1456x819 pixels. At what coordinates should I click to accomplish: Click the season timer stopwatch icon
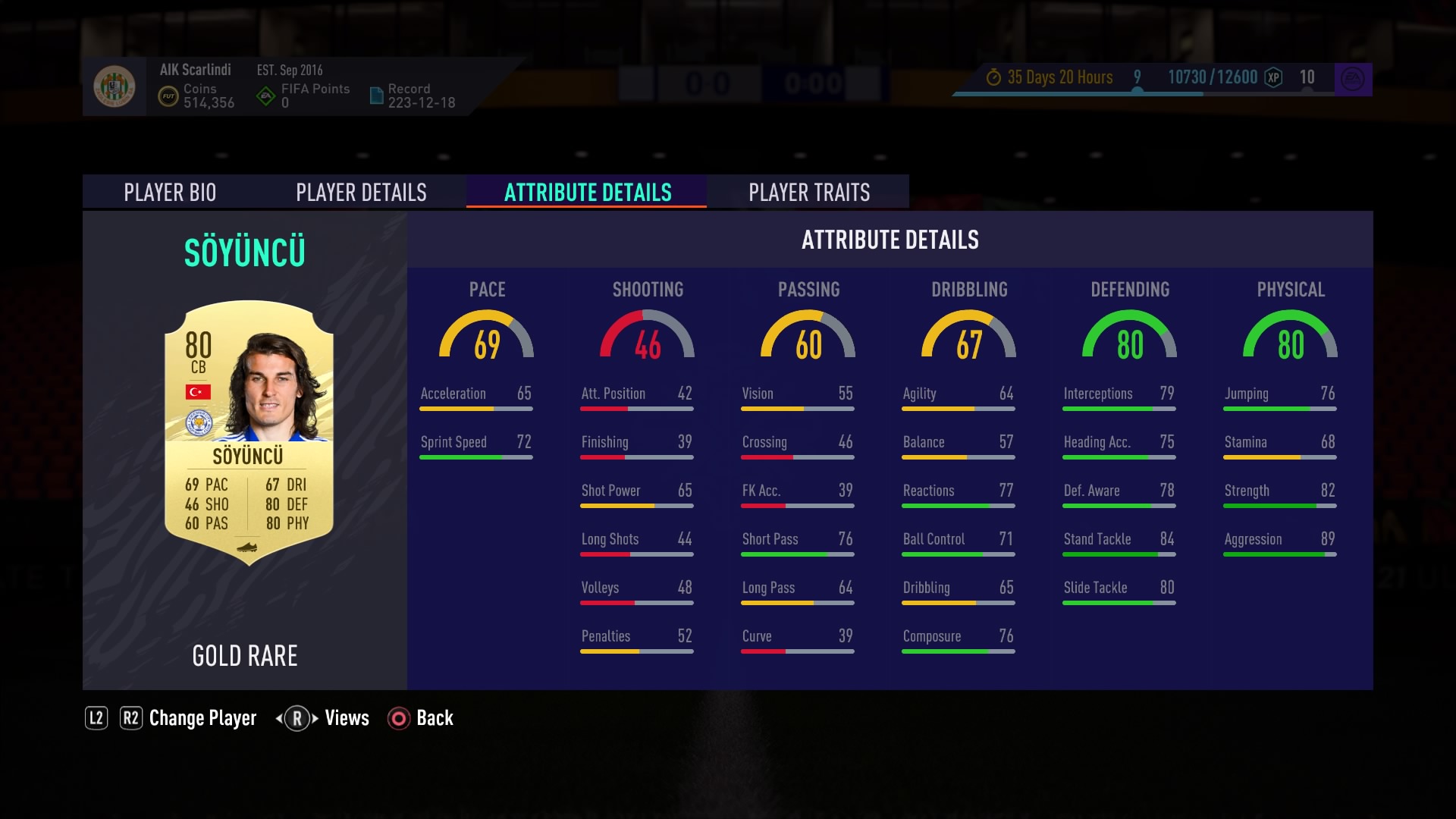pyautogui.click(x=995, y=77)
